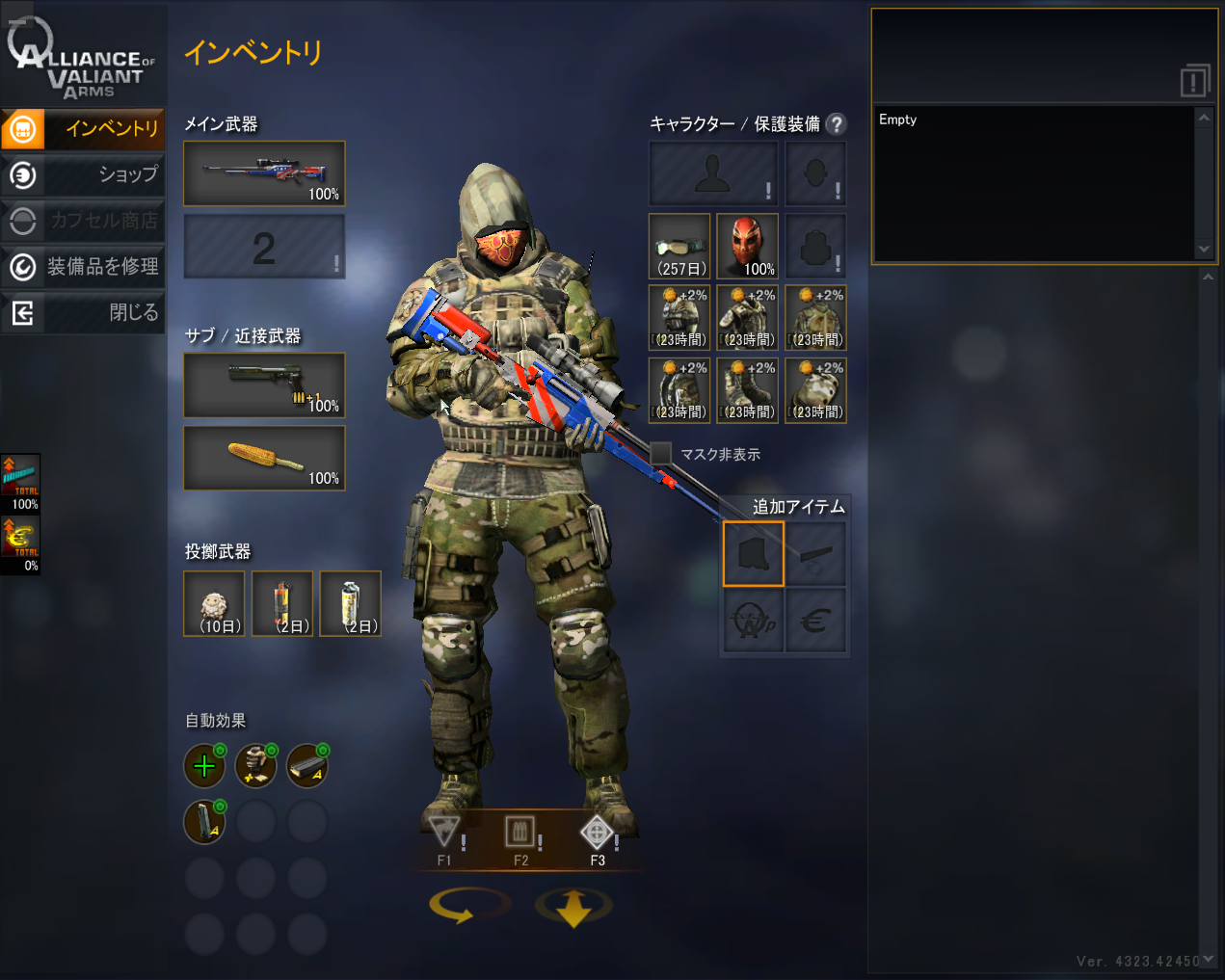Select the main sniper rifle weapon slot
The height and width of the screenshot is (980, 1225).
tap(264, 173)
